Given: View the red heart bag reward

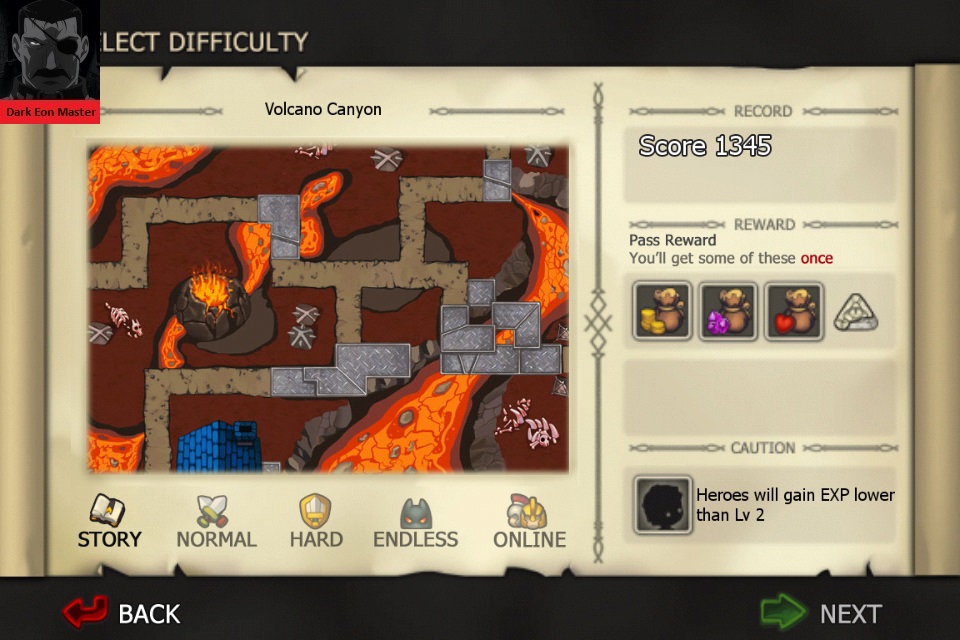Looking at the screenshot, I should tap(794, 311).
